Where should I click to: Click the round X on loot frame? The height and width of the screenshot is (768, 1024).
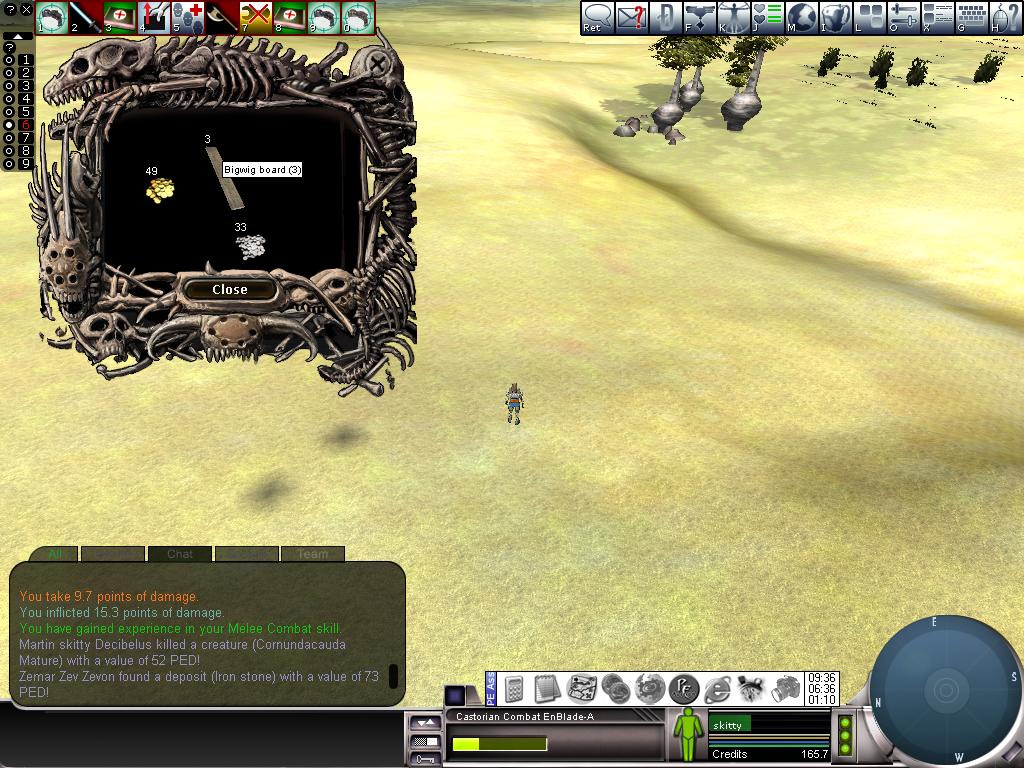point(377,64)
